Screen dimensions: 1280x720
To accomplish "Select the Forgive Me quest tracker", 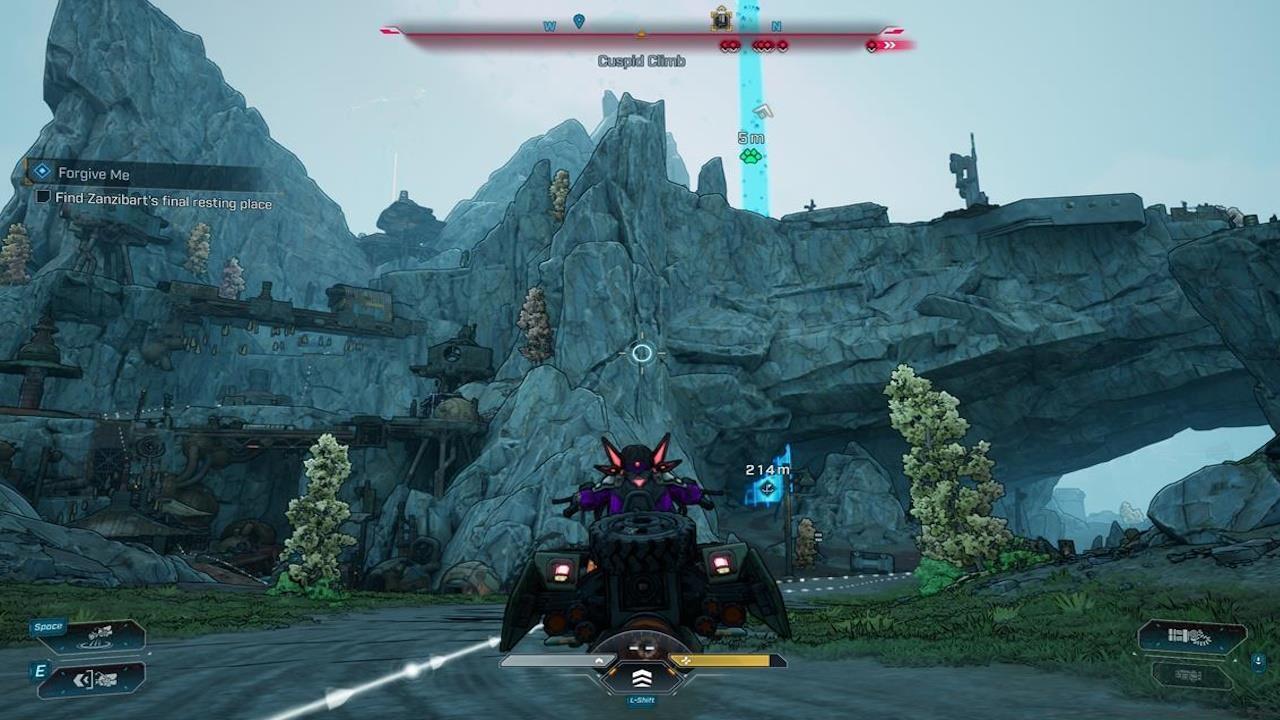I will click(94, 174).
